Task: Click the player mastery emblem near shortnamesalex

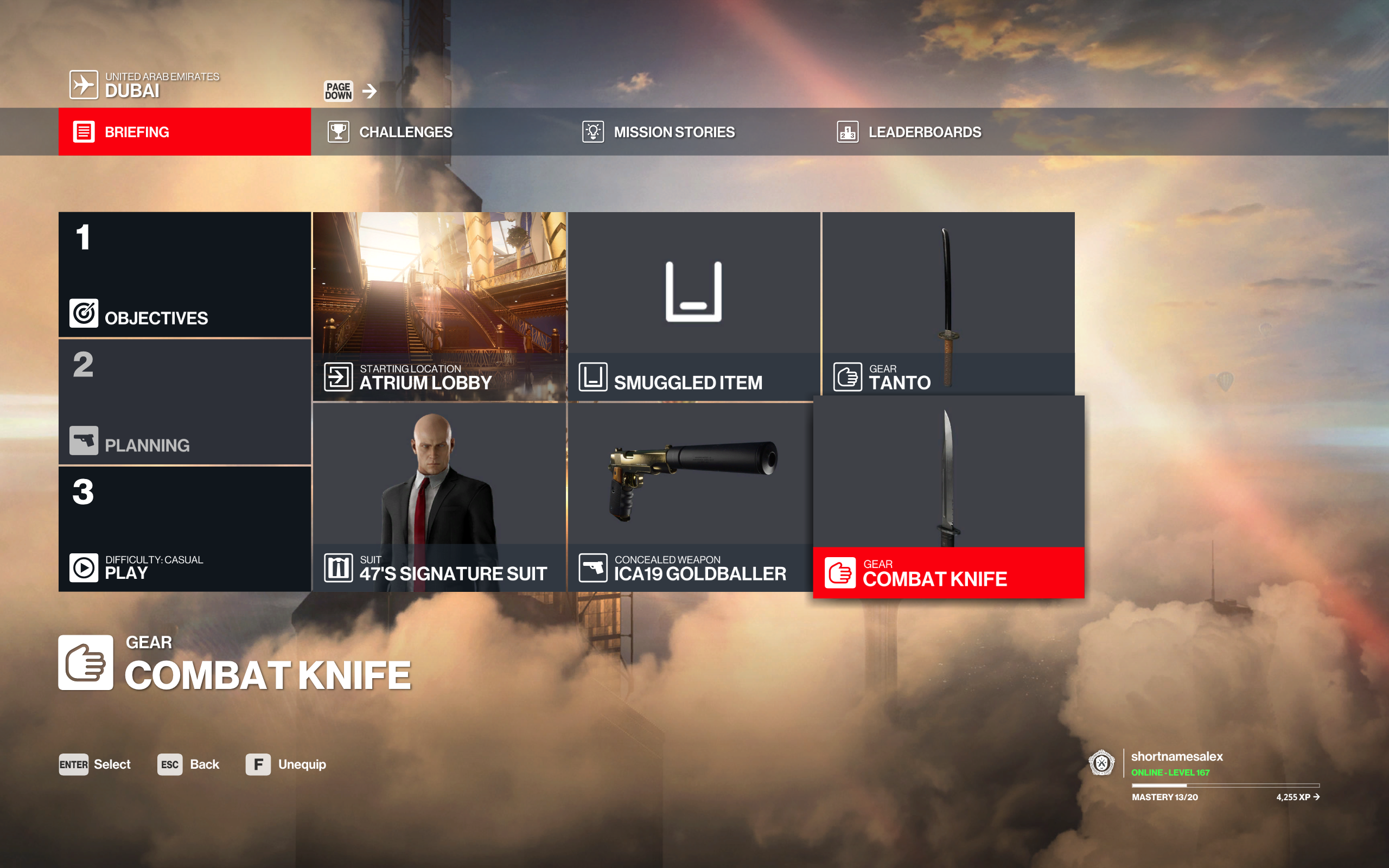Action: 1101,763
